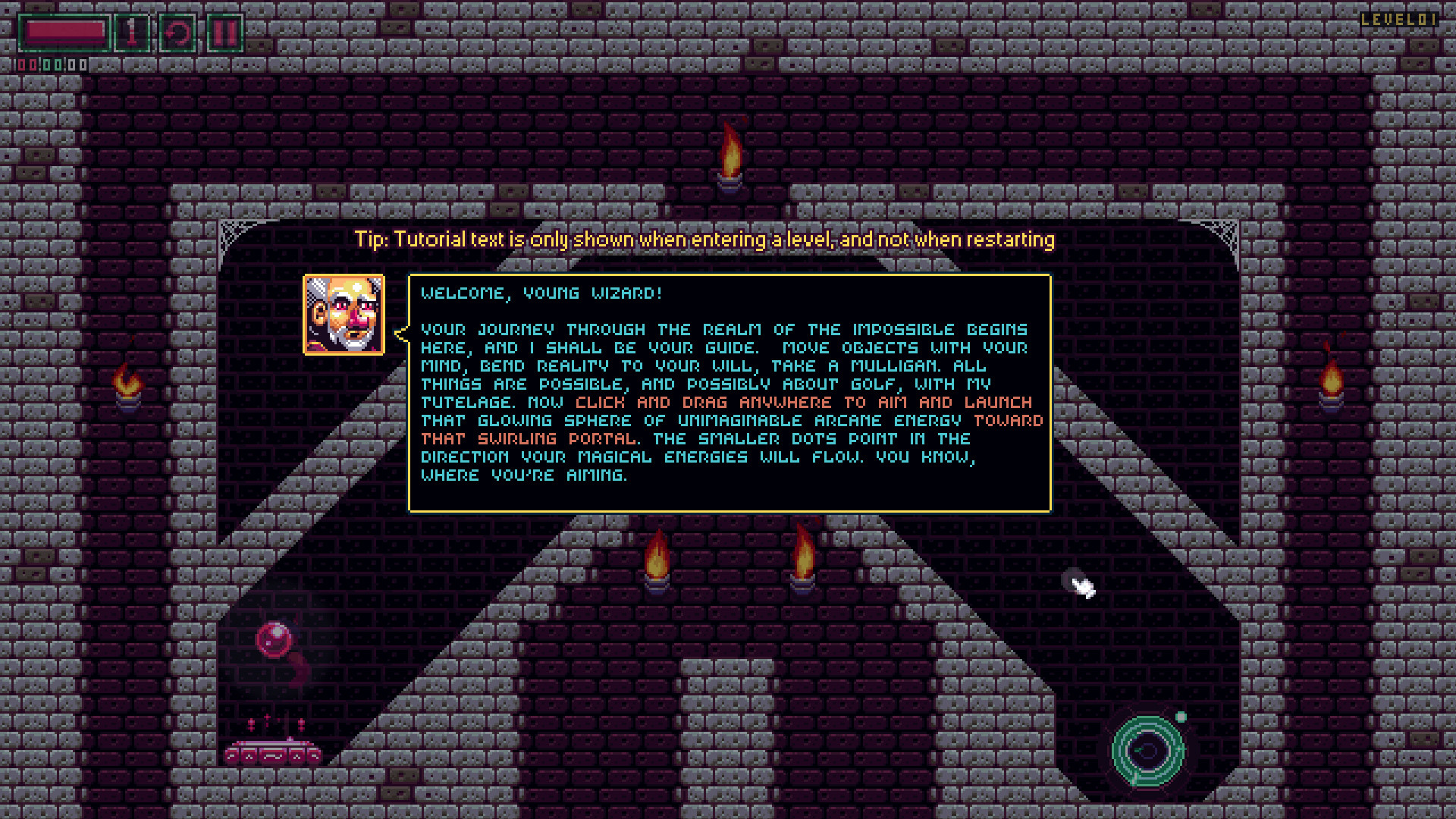Viewport: 1456px width, 819px height.
Task: Pause the game with the pause button
Action: 224,33
